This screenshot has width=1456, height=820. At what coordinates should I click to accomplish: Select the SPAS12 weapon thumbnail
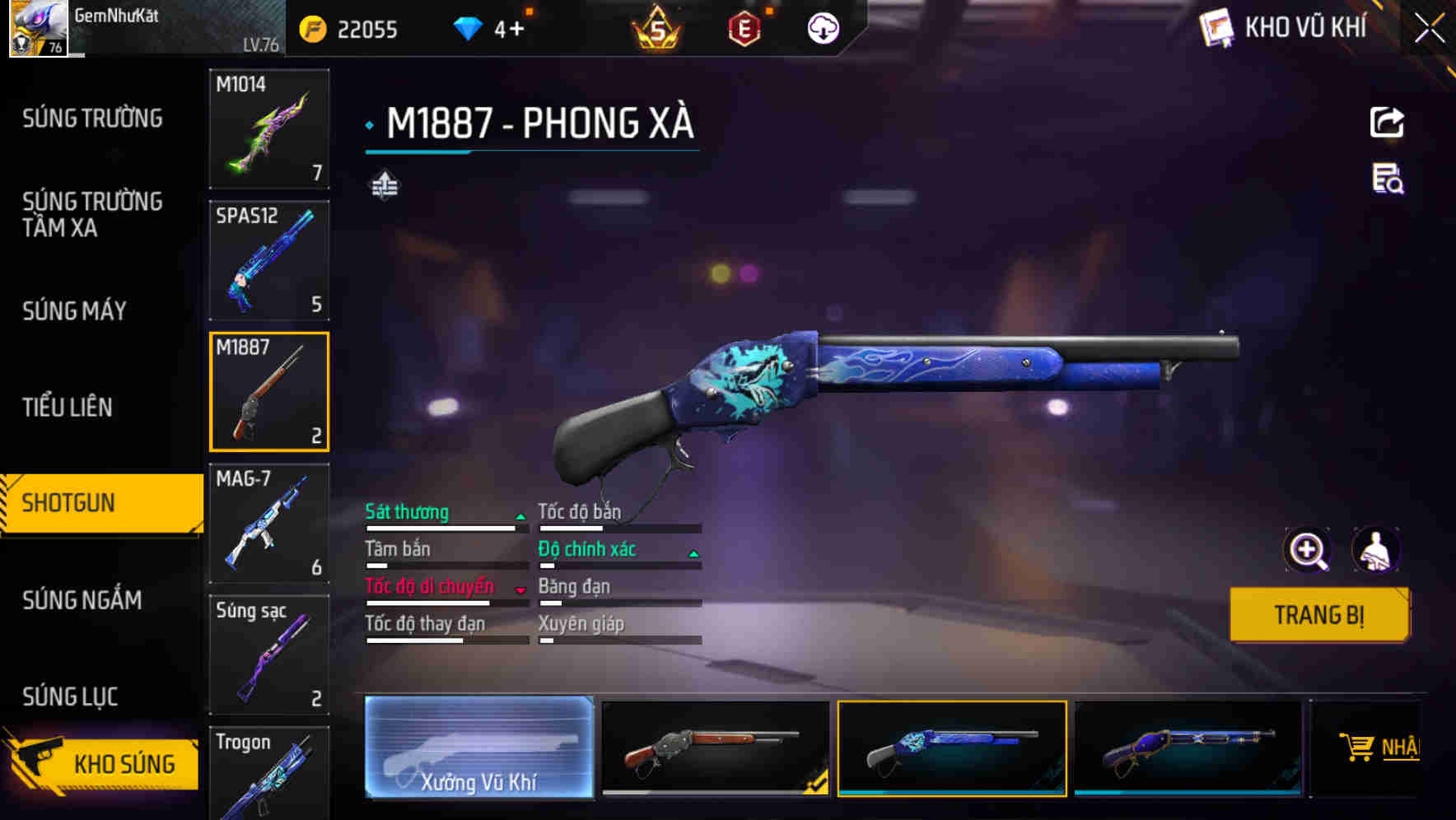[x=269, y=259]
